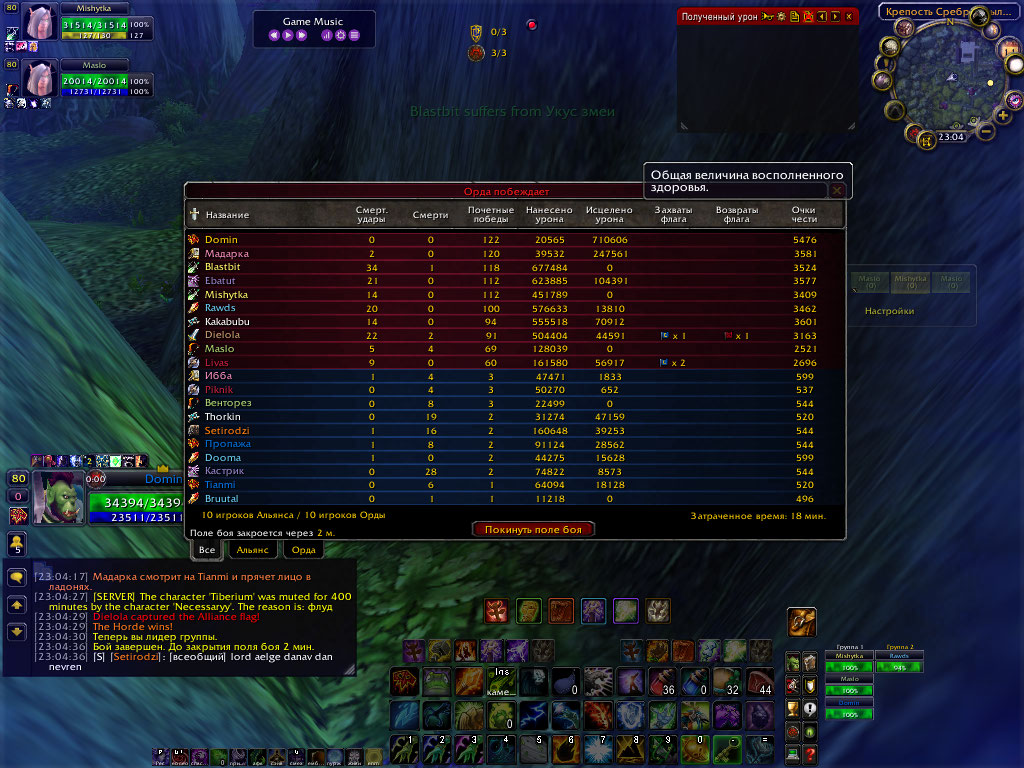The image size is (1024, 768).
Task: Play the Game Music track
Action: click(x=288, y=36)
